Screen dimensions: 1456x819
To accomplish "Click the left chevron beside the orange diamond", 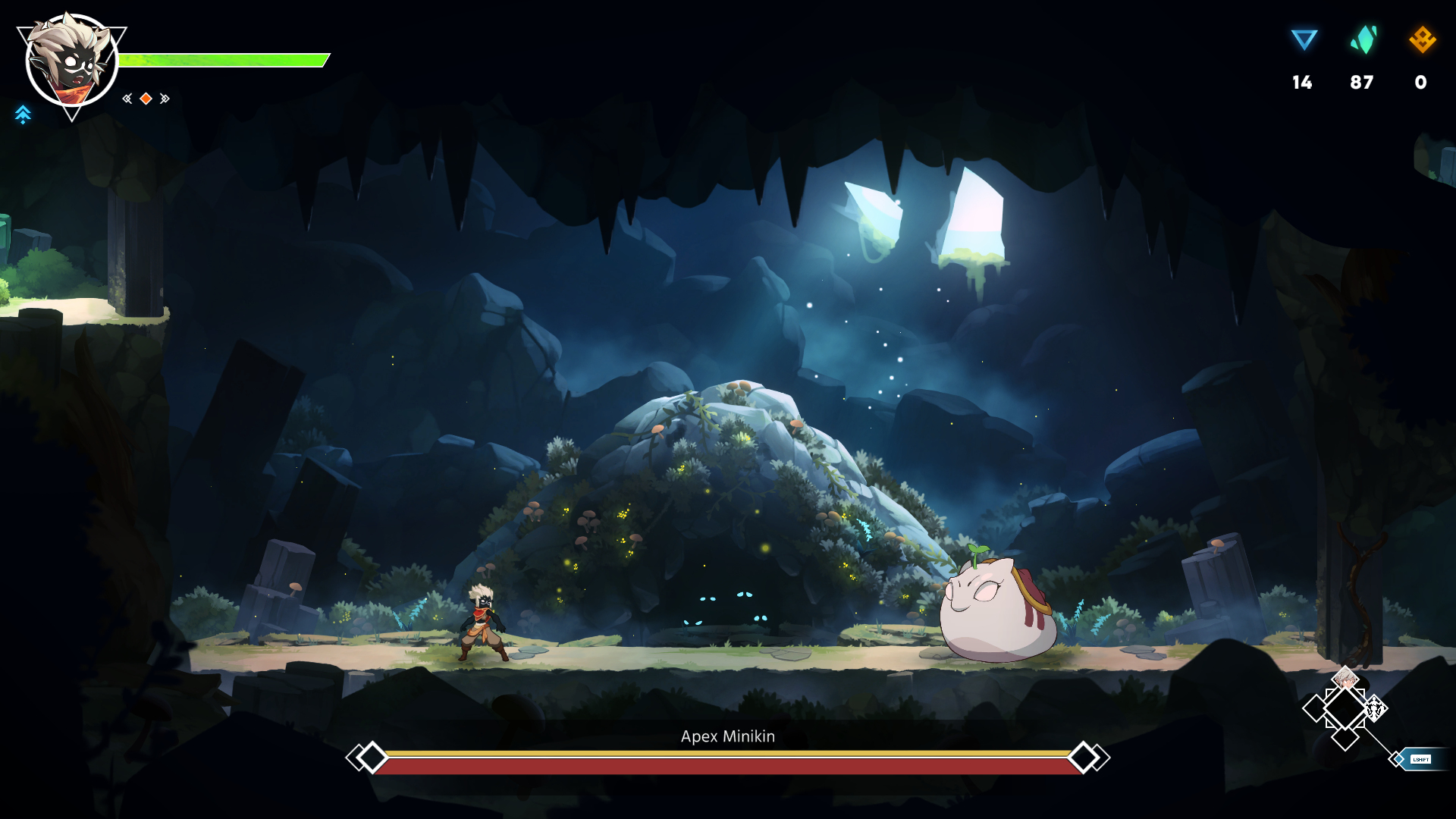I will point(127,99).
